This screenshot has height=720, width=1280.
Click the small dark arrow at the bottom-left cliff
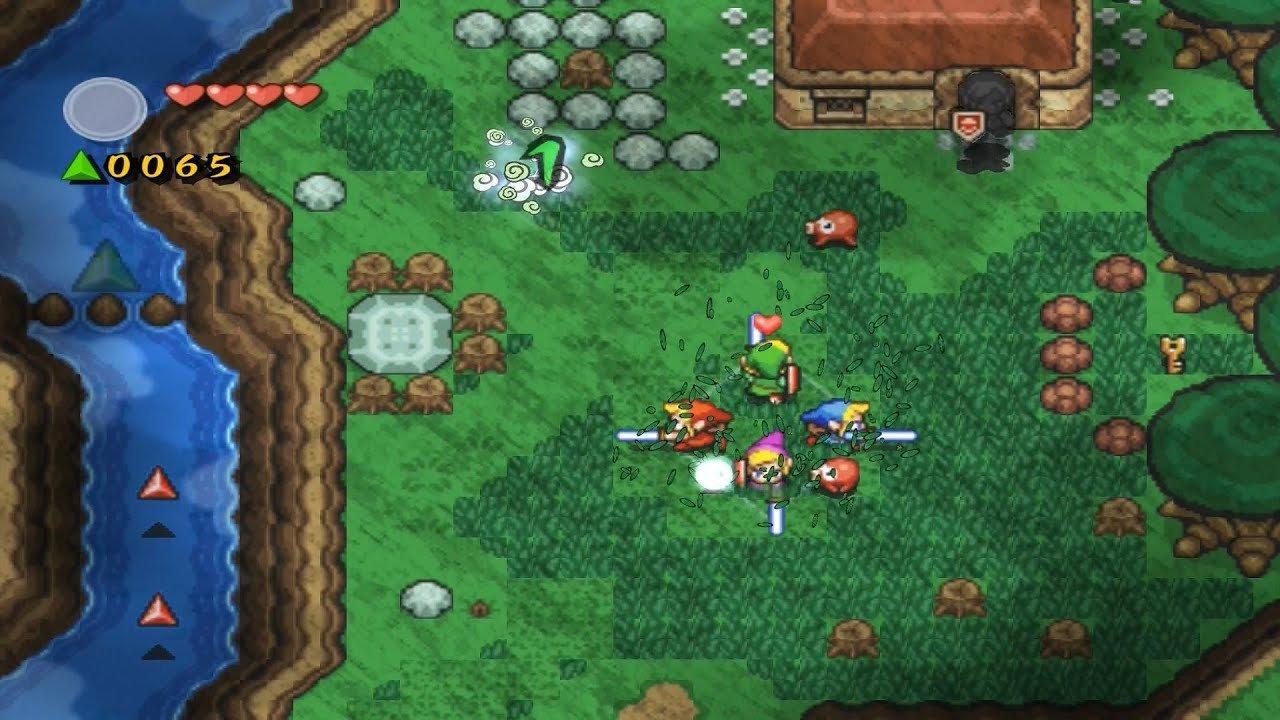point(160,650)
